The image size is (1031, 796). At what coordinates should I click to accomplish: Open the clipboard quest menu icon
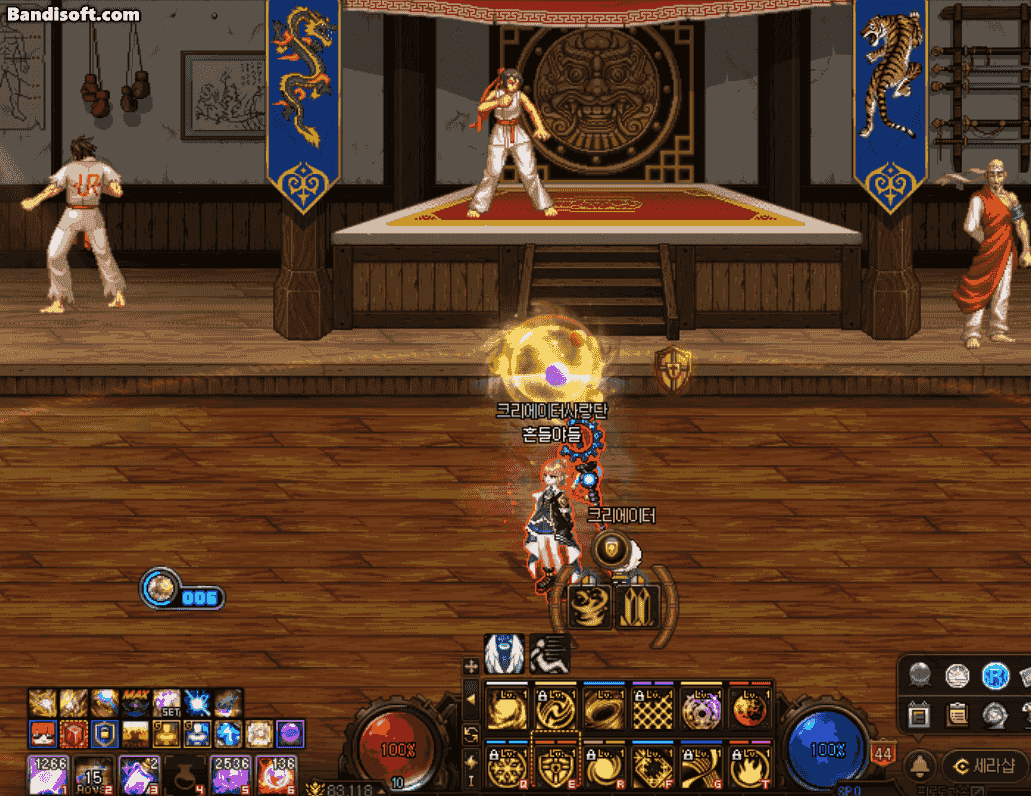(957, 714)
